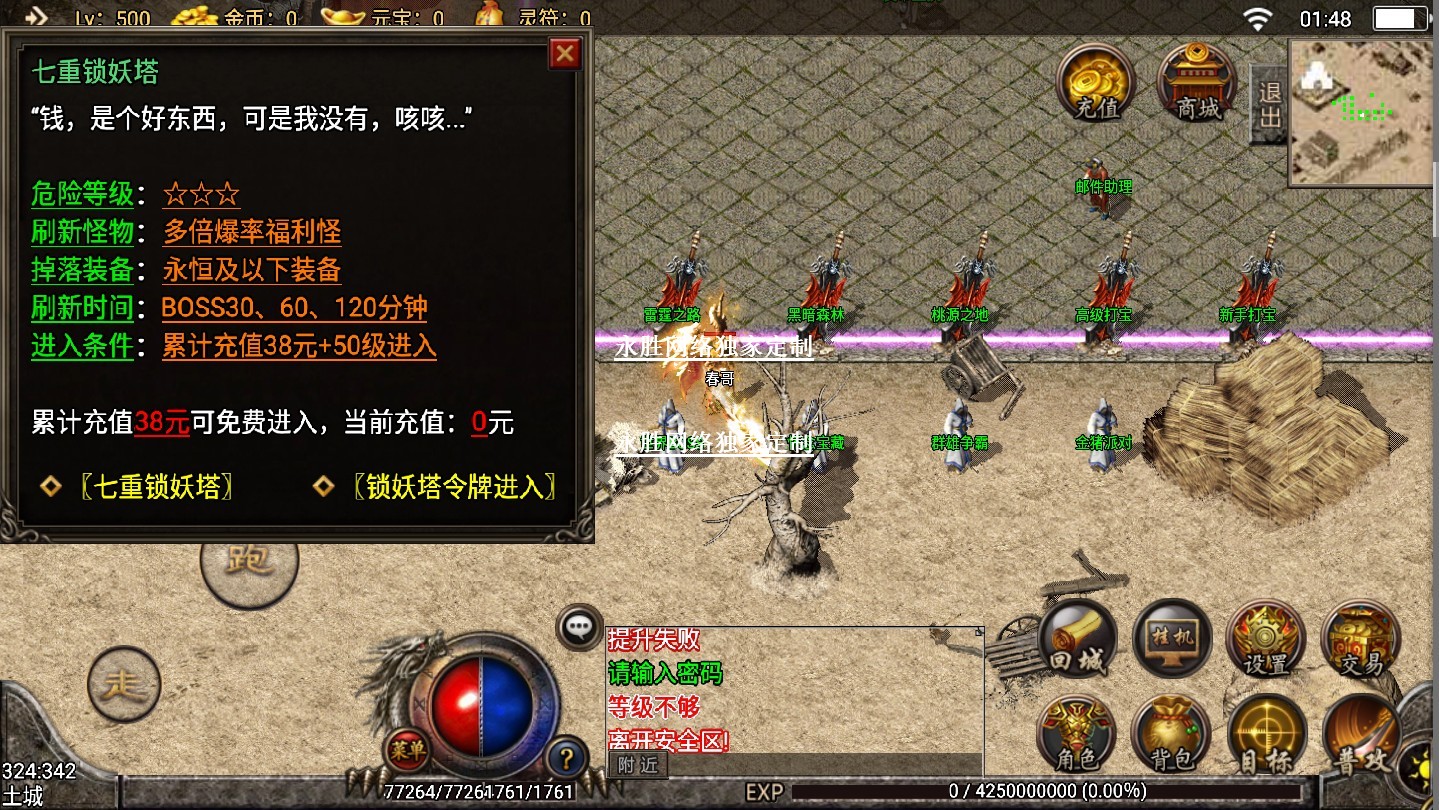Open the 菜单 menu button
Viewport: 1439px width, 810px height.
407,748
